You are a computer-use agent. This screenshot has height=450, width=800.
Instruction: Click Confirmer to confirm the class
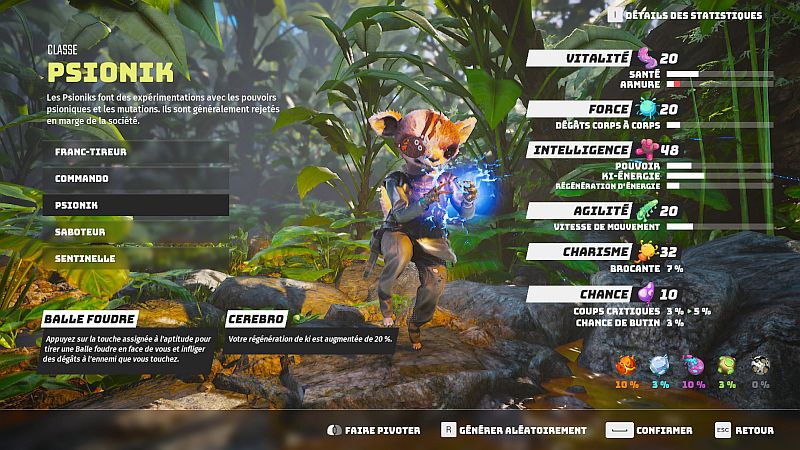[650, 430]
